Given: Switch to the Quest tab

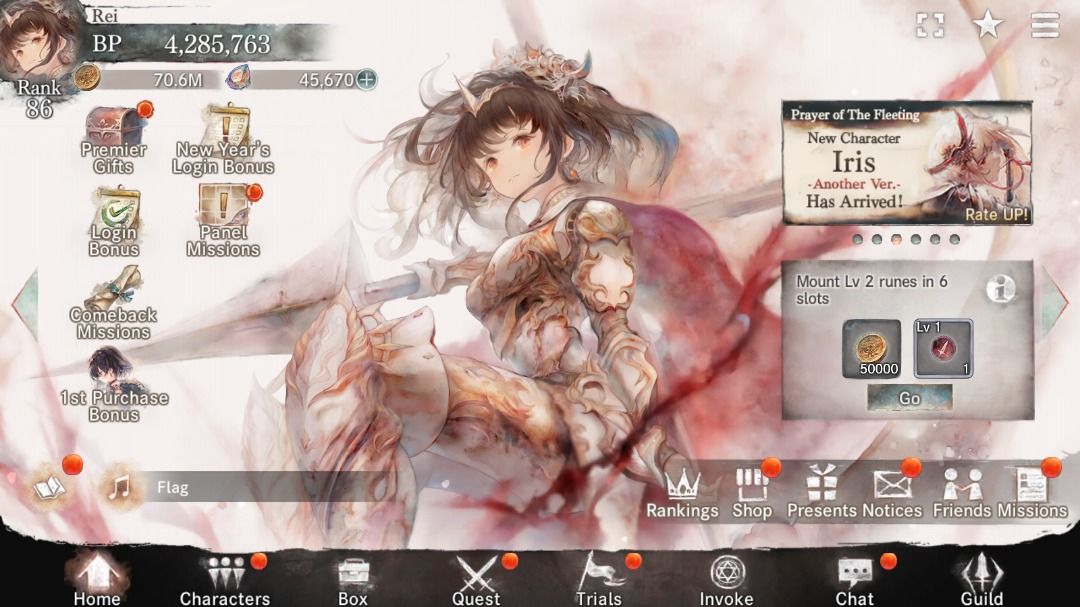Looking at the screenshot, I should (x=476, y=579).
